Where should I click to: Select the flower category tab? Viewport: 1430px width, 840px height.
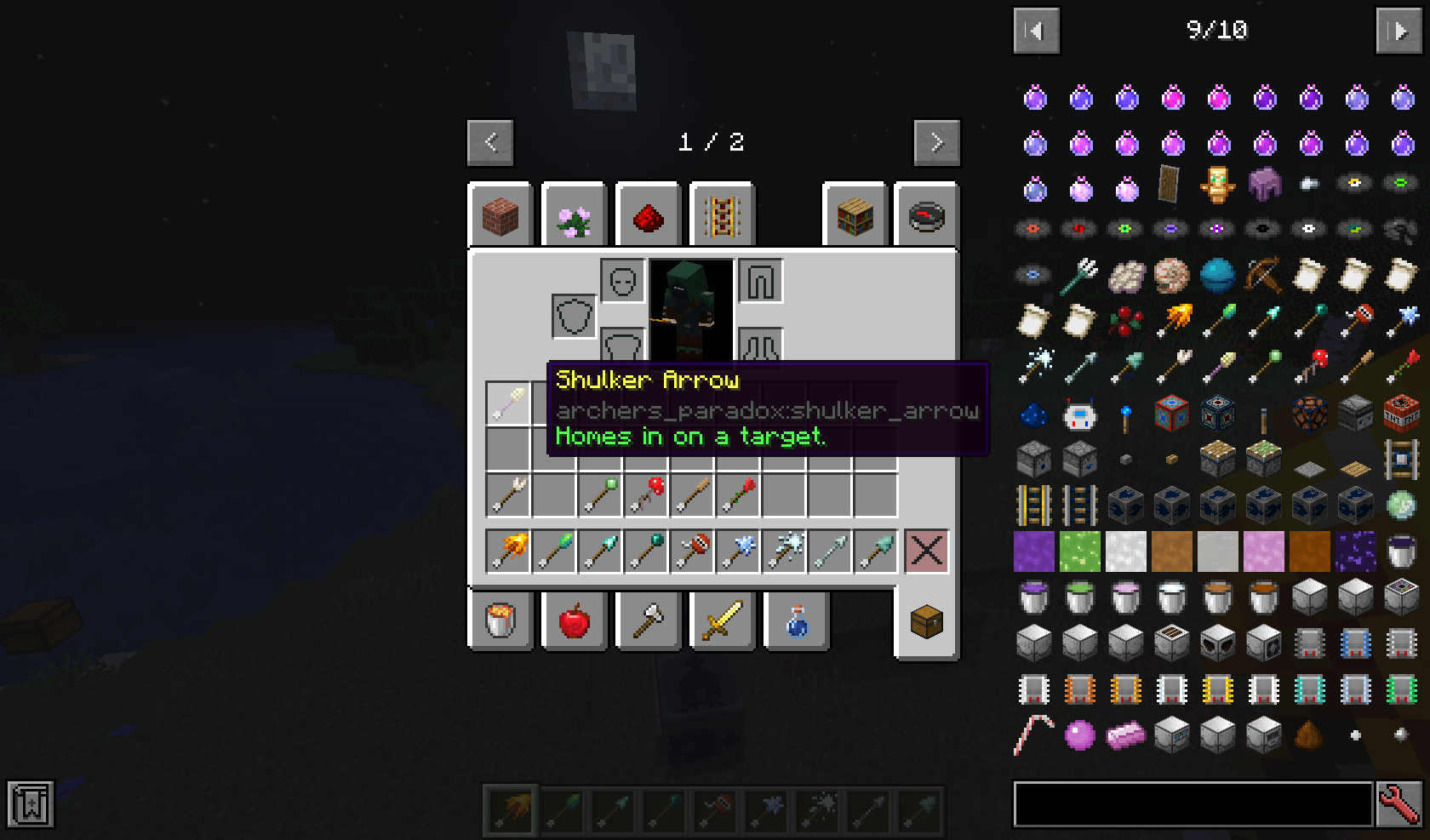click(x=575, y=214)
